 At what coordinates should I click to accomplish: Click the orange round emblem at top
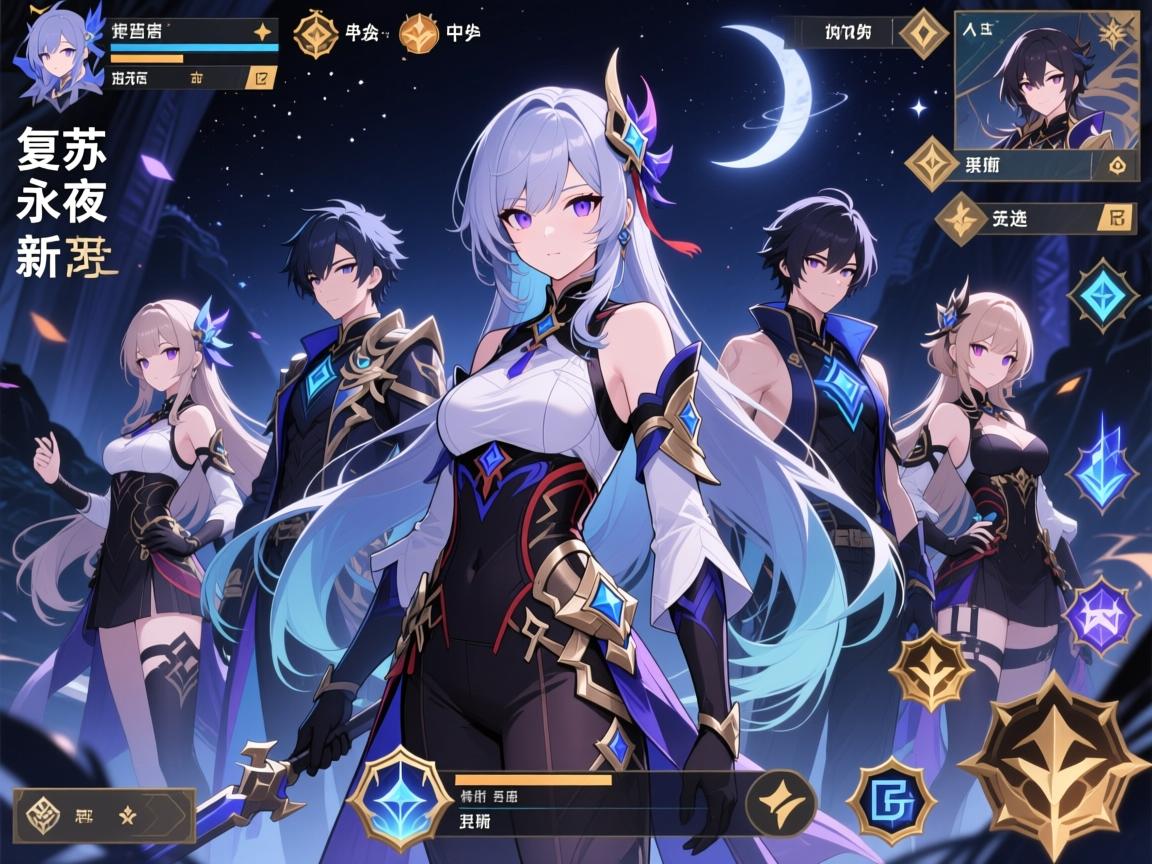pos(419,34)
